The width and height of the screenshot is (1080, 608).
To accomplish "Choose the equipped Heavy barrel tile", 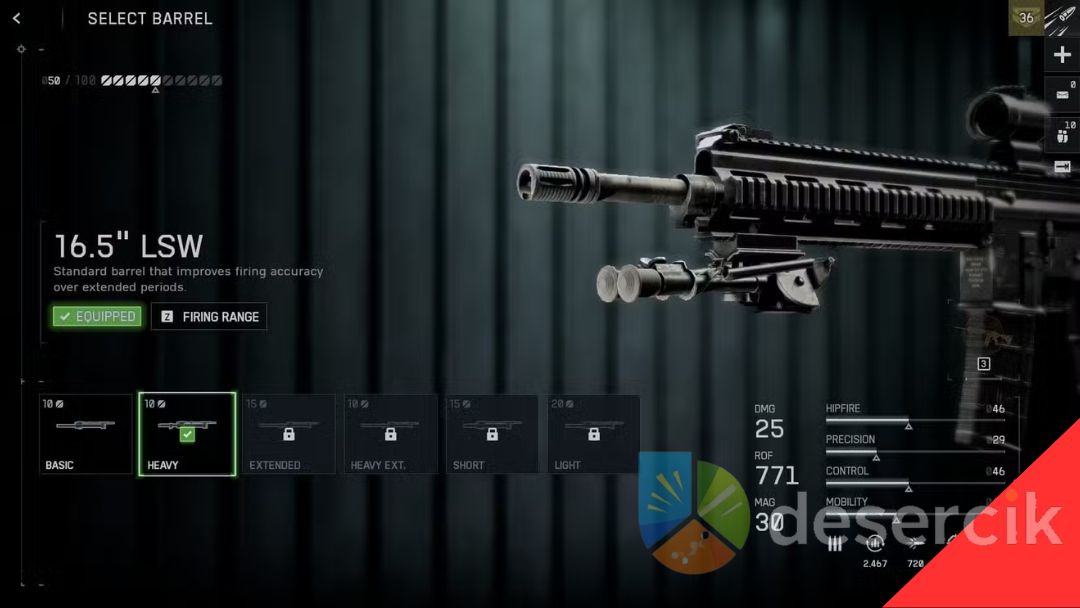I will [187, 434].
